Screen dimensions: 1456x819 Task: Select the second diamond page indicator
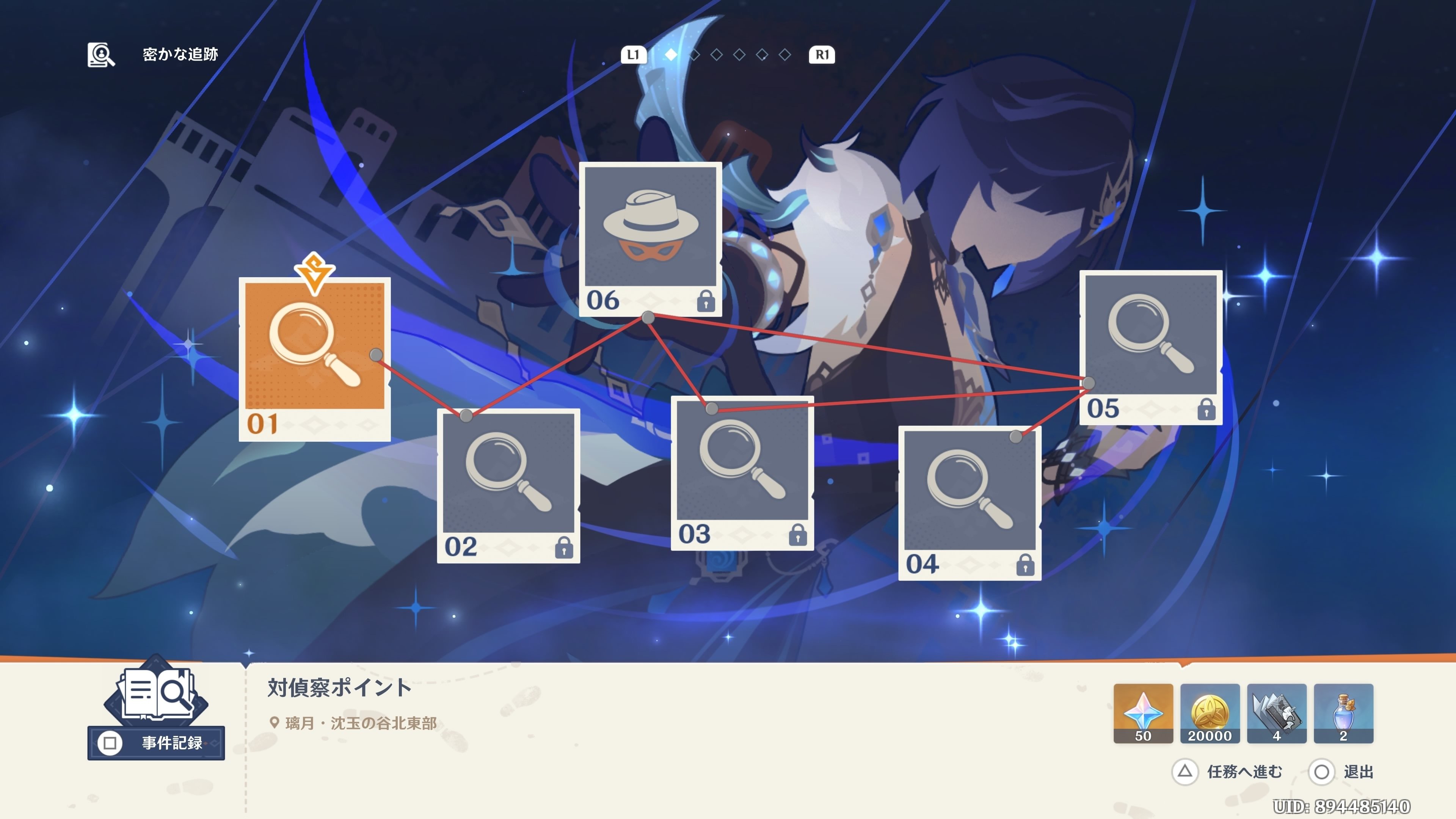695,55
